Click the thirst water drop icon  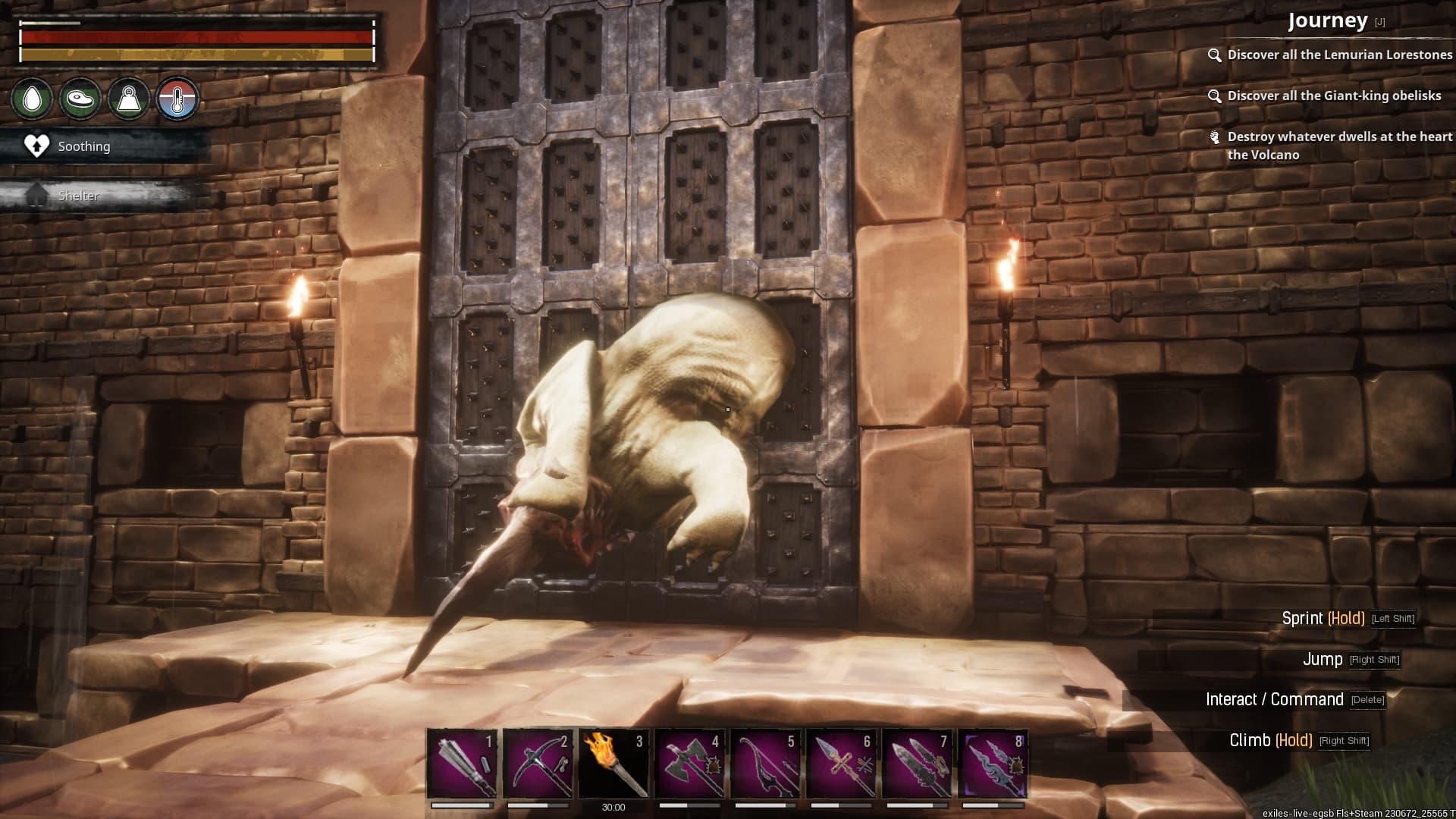click(32, 99)
